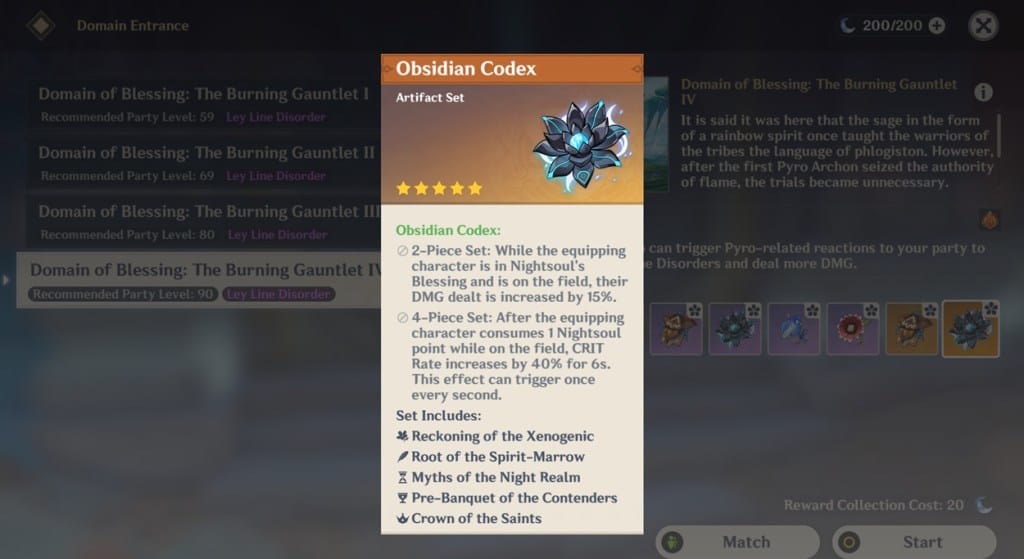Add Original Resin with the plus button
The width and height of the screenshot is (1024, 559).
(937, 26)
